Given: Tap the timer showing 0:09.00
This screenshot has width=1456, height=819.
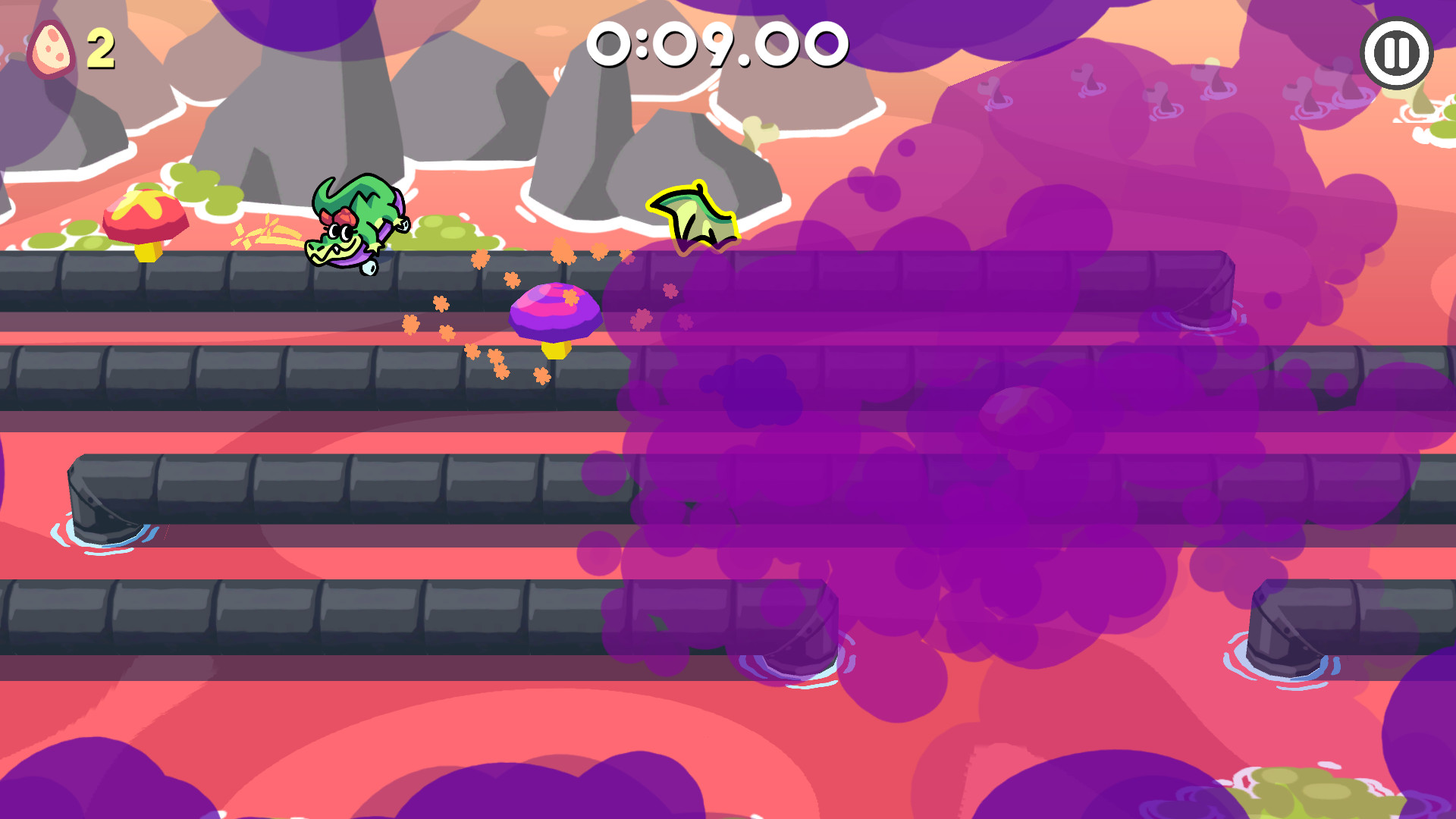Looking at the screenshot, I should (719, 45).
